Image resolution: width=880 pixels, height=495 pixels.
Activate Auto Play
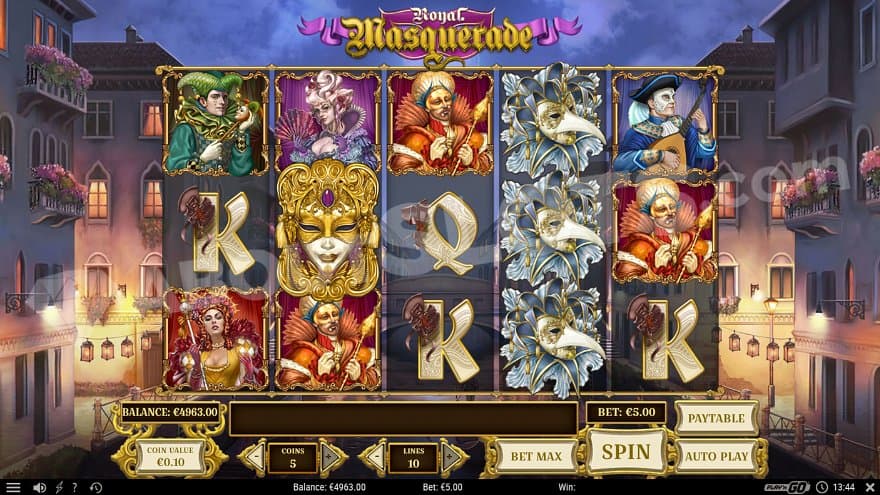click(x=716, y=457)
